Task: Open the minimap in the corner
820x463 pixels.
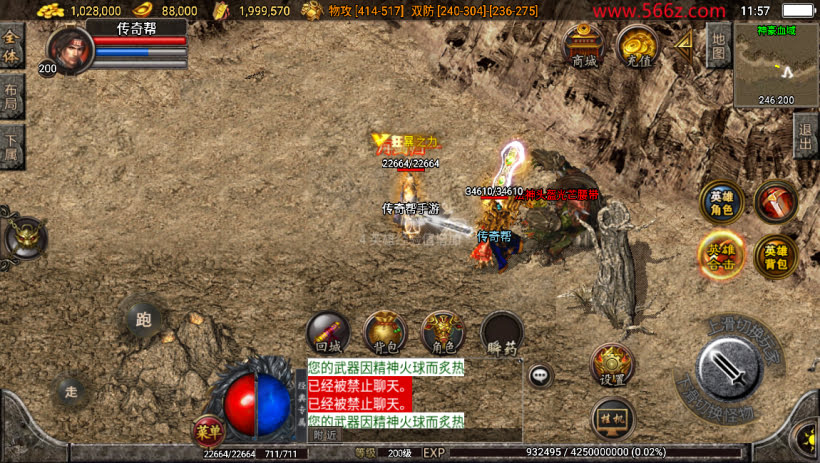Action: [776, 65]
